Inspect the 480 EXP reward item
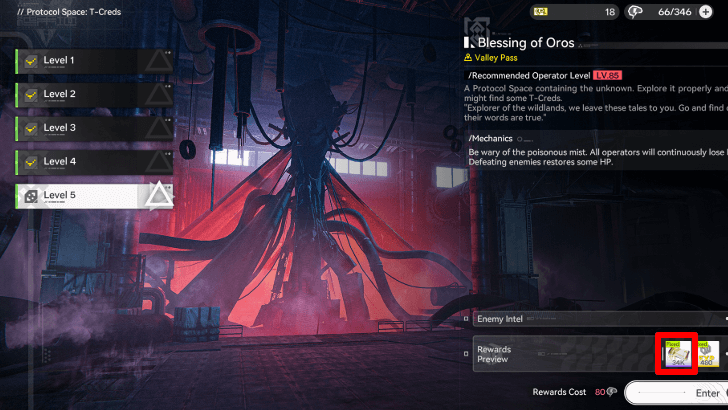 pyautogui.click(x=709, y=354)
